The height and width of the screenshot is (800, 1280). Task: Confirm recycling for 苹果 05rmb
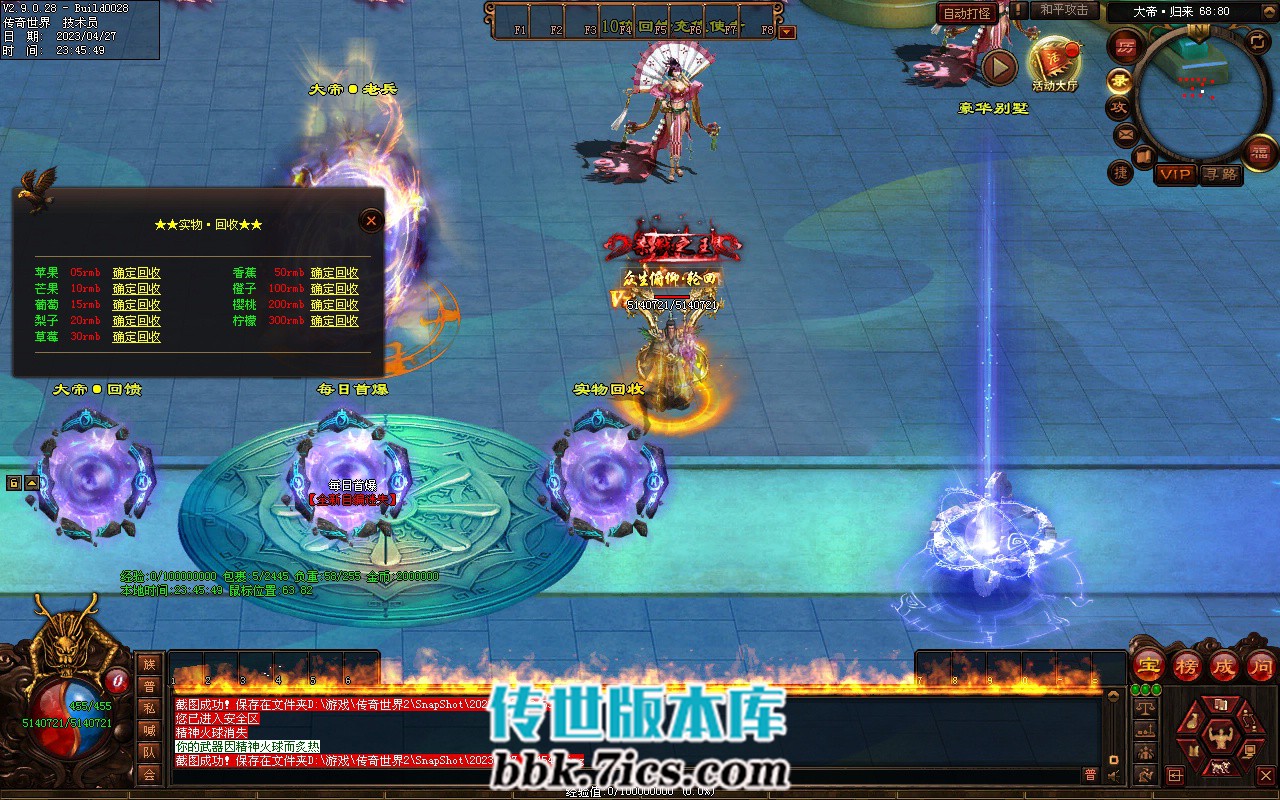click(x=136, y=273)
